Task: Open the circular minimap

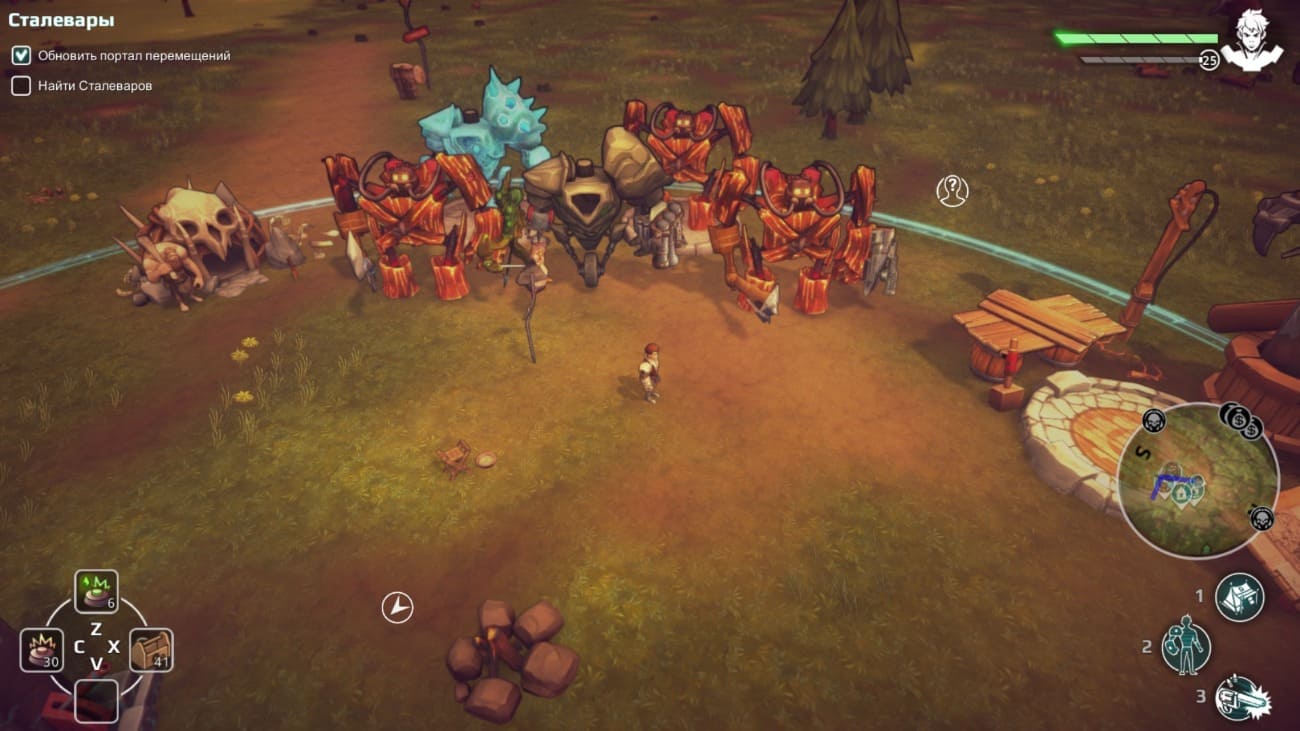Action: click(1197, 480)
